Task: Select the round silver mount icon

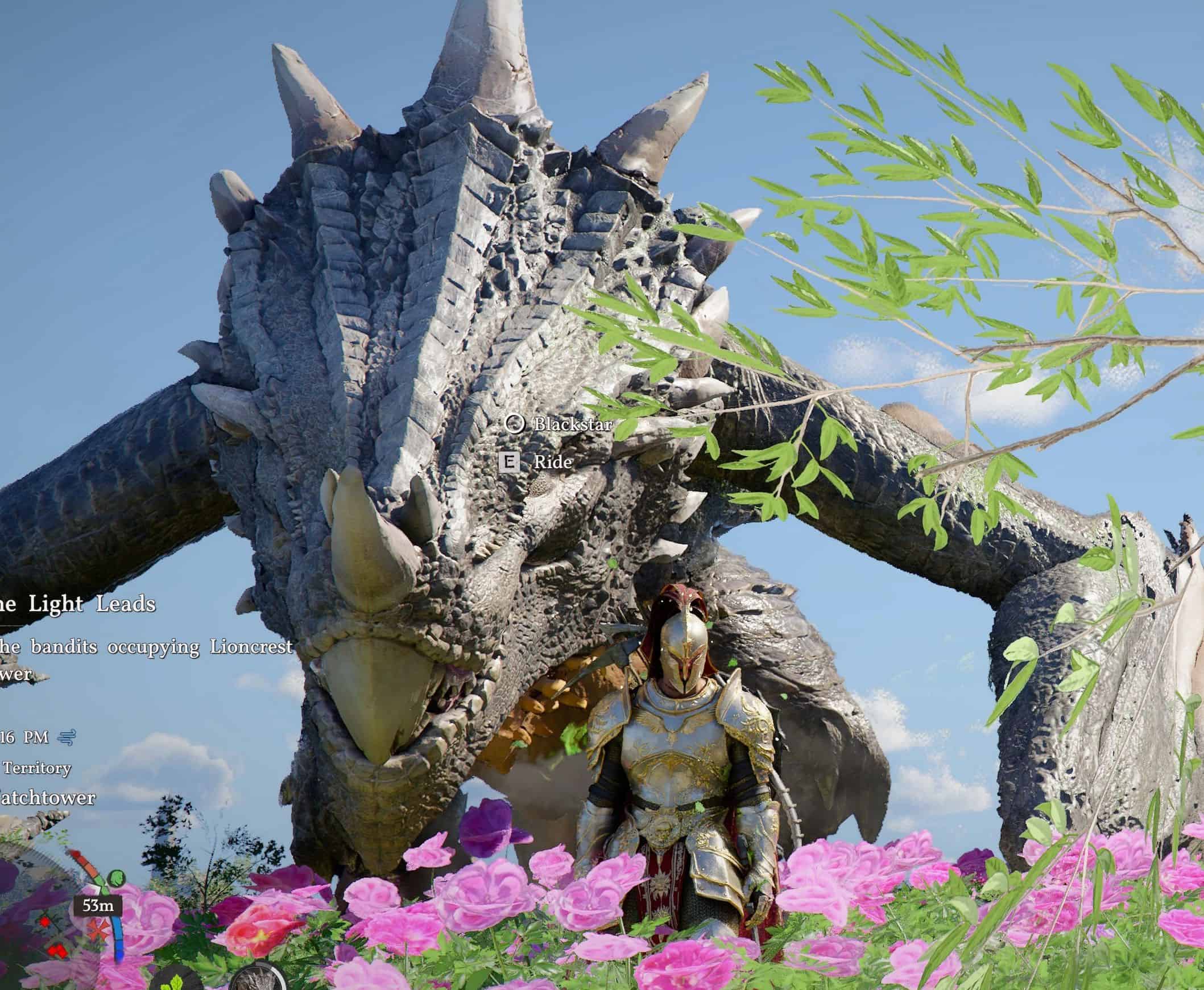Action: click(x=258, y=981)
